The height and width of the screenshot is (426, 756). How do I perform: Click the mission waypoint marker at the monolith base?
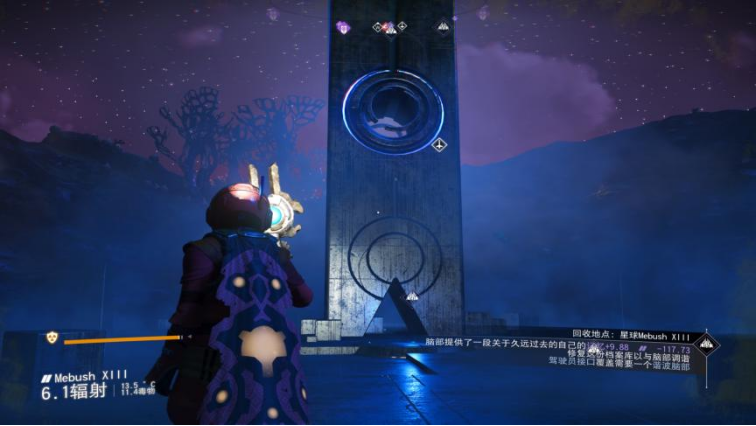pos(411,296)
